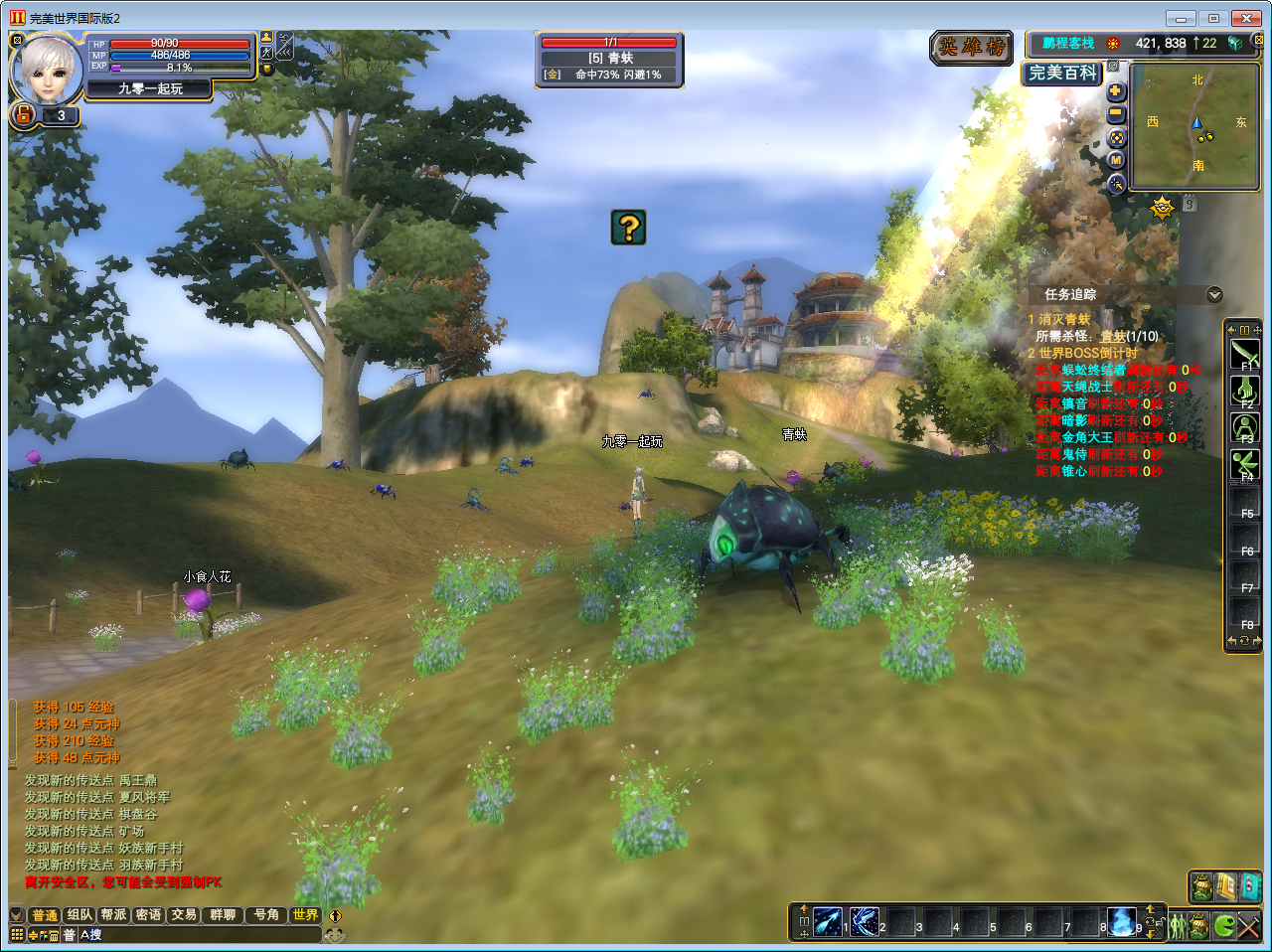Activate the skill in hotbar slot 1
1272x952 pixels.
pos(828,922)
